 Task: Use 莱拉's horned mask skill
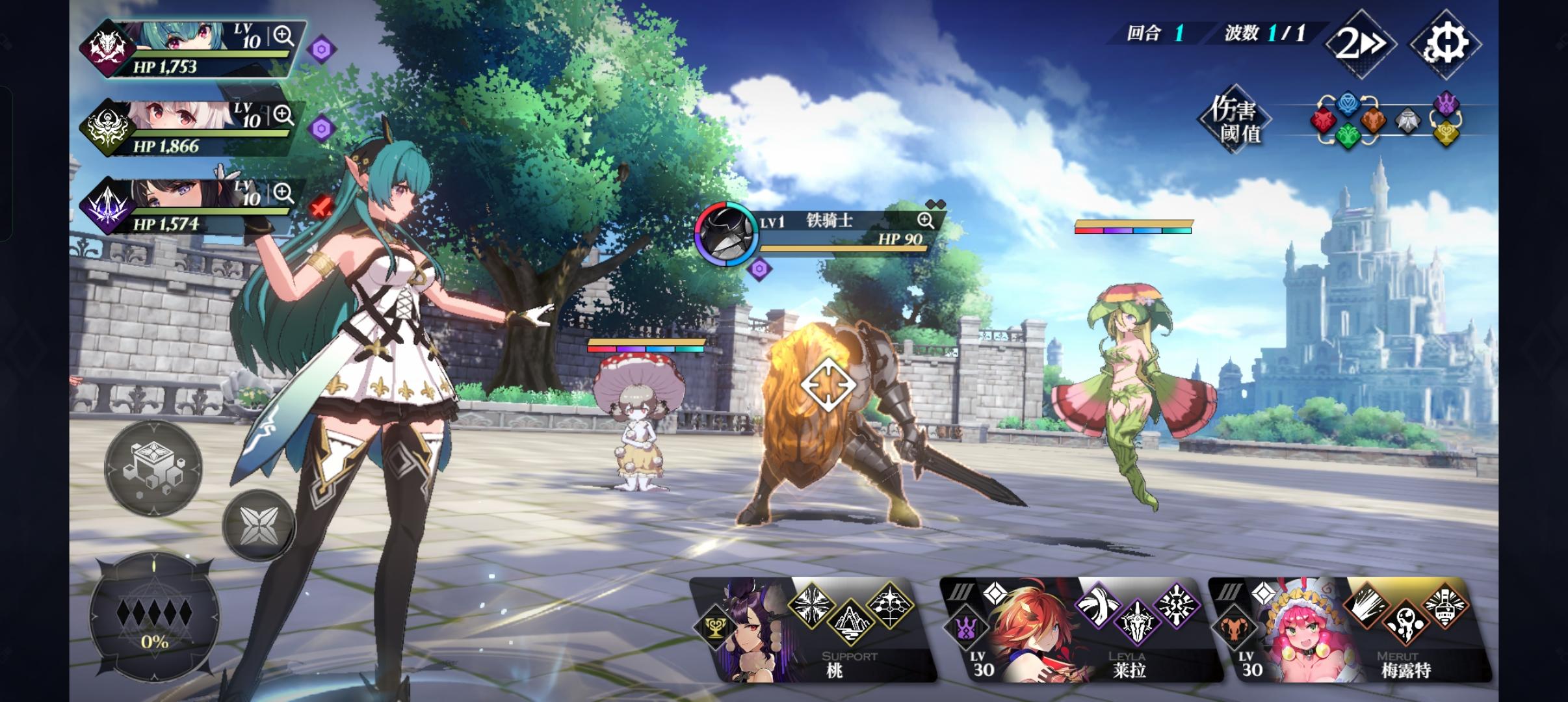(1138, 623)
